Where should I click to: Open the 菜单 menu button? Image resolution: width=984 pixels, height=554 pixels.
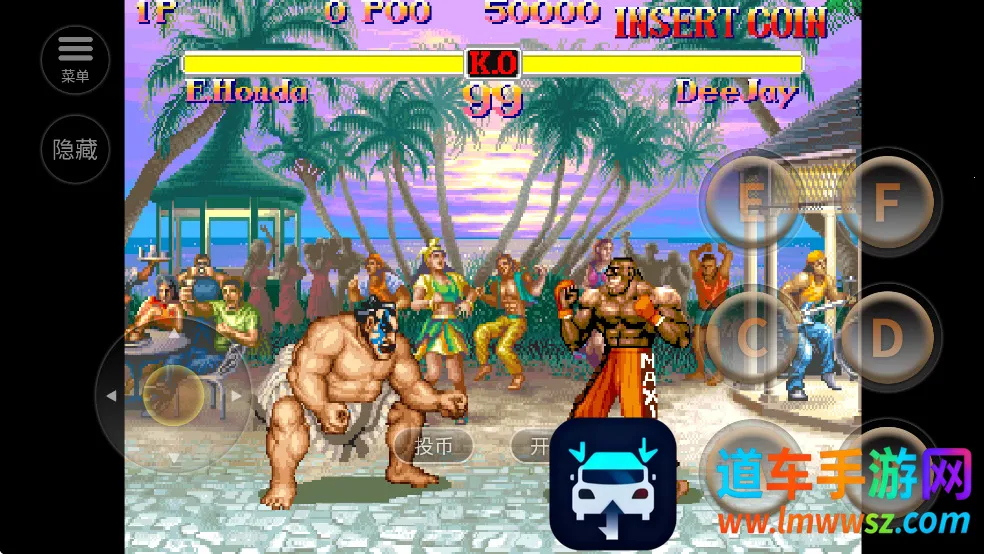tap(75, 59)
